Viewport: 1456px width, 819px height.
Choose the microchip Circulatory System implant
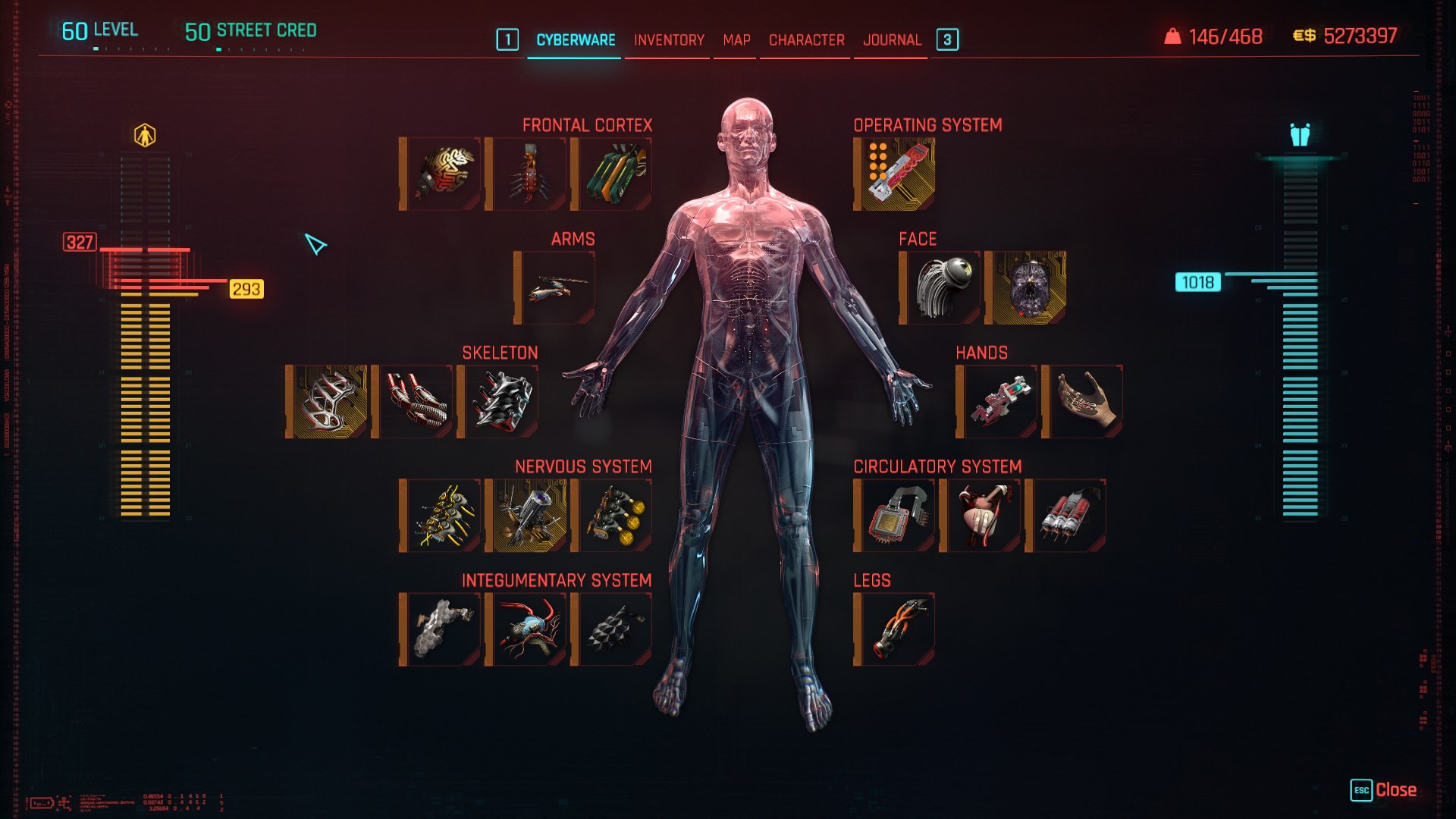(897, 516)
